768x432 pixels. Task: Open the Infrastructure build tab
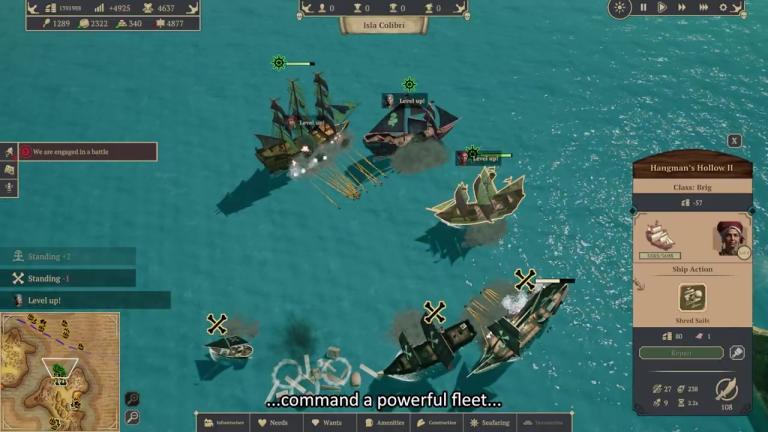(223, 423)
